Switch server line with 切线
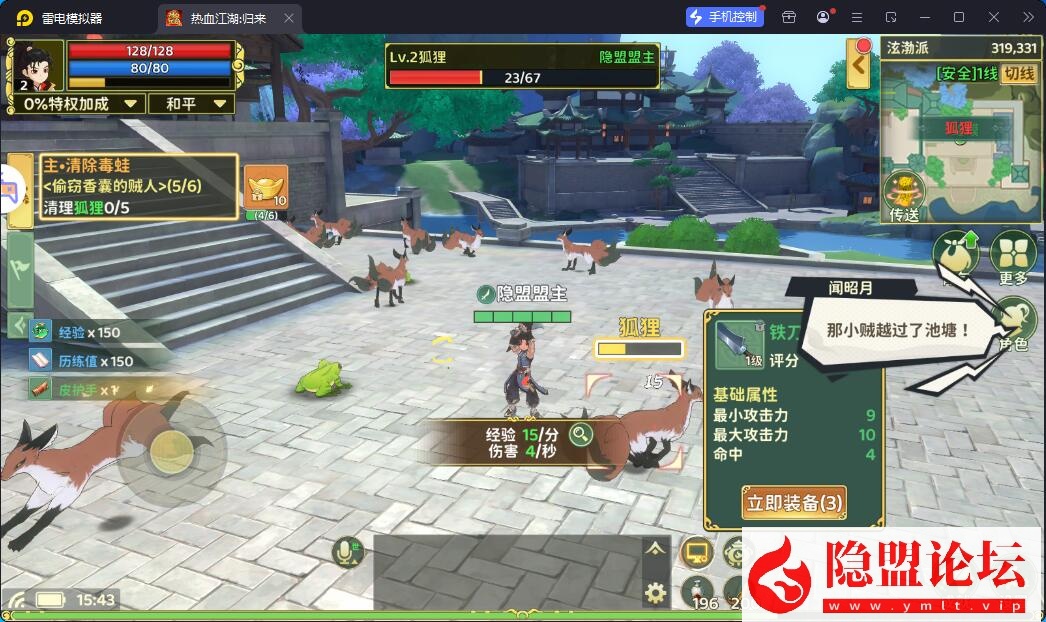This screenshot has width=1046, height=622. [1019, 74]
